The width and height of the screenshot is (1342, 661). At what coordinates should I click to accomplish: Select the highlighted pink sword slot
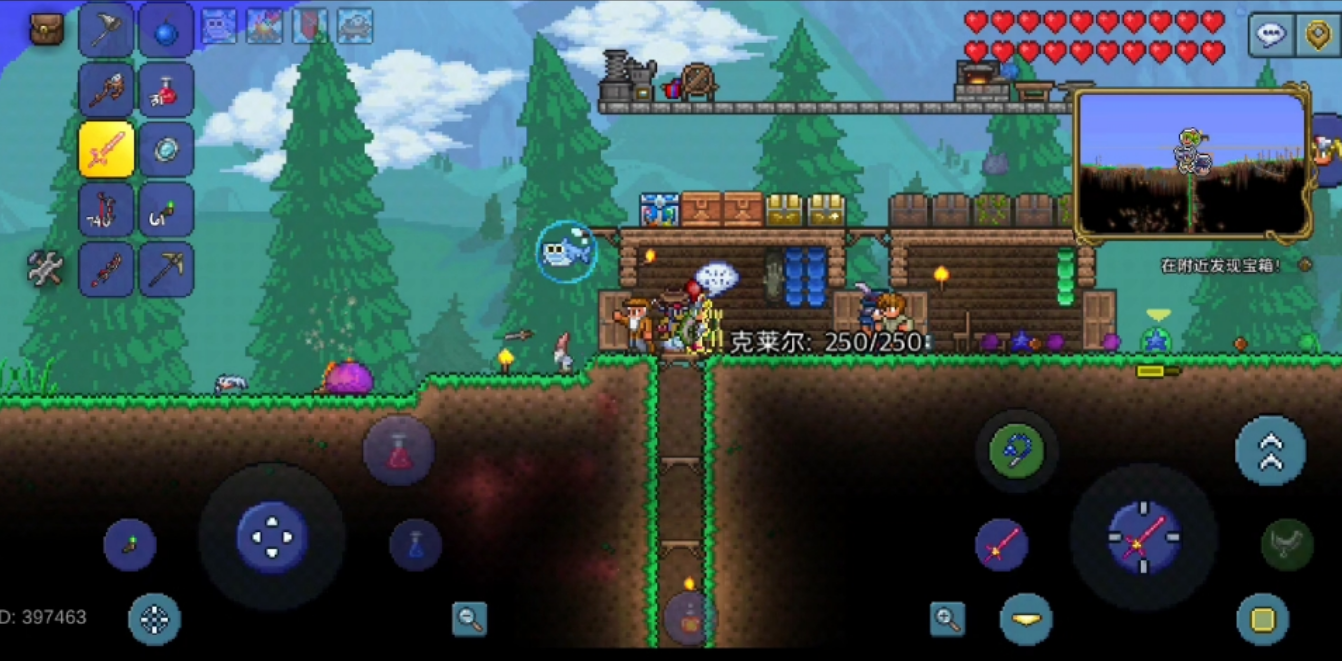pos(106,150)
